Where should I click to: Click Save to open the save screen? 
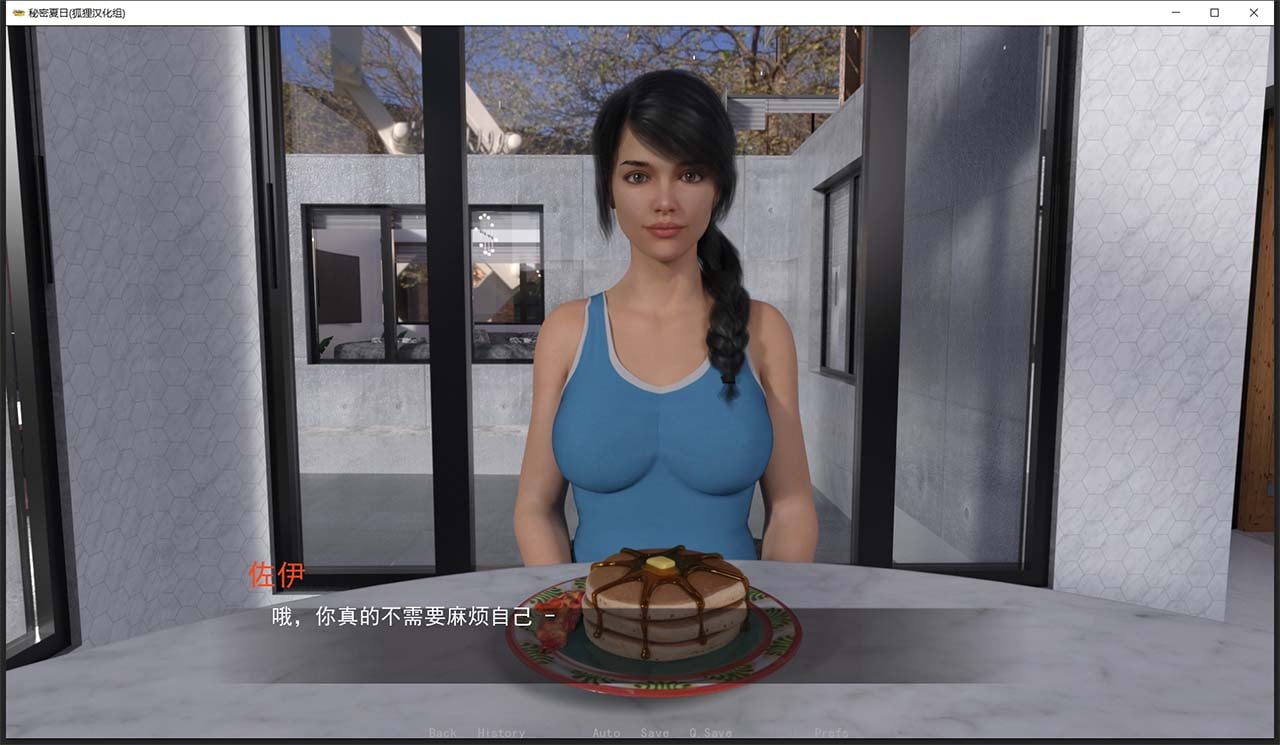[x=654, y=733]
